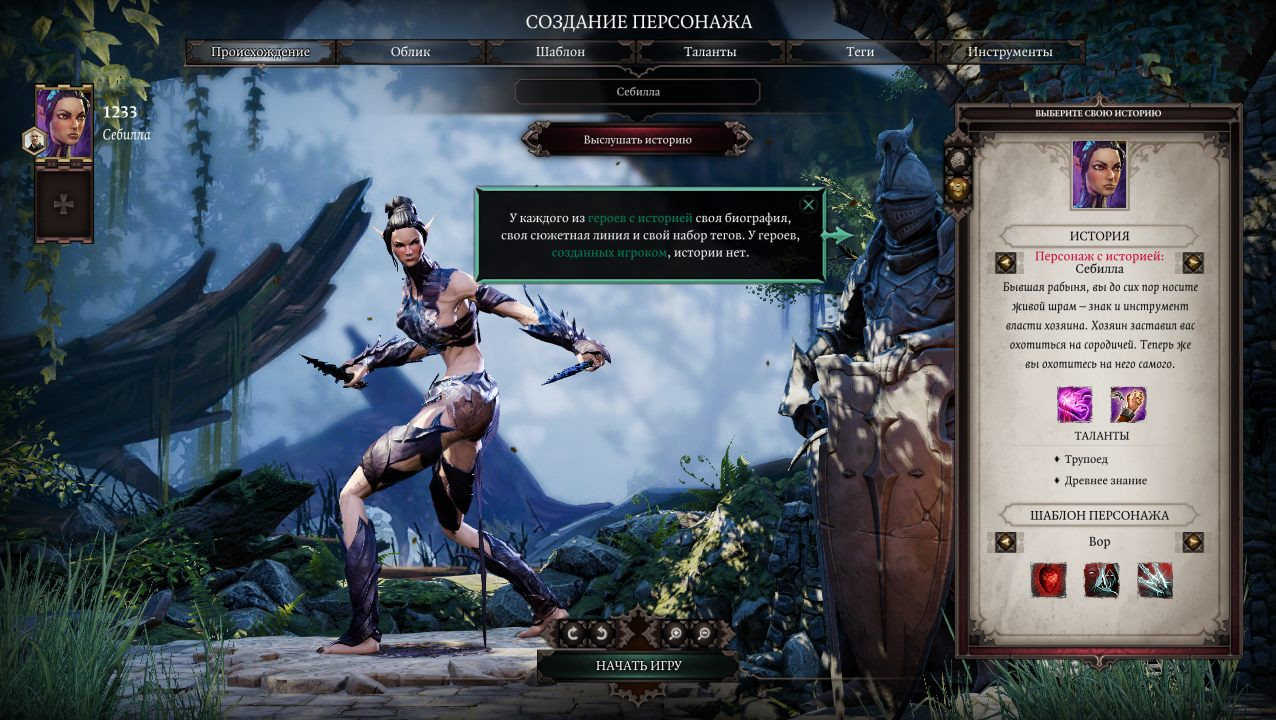1276x720 pixels.
Task: Rotate the character clockwise
Action: tap(573, 633)
